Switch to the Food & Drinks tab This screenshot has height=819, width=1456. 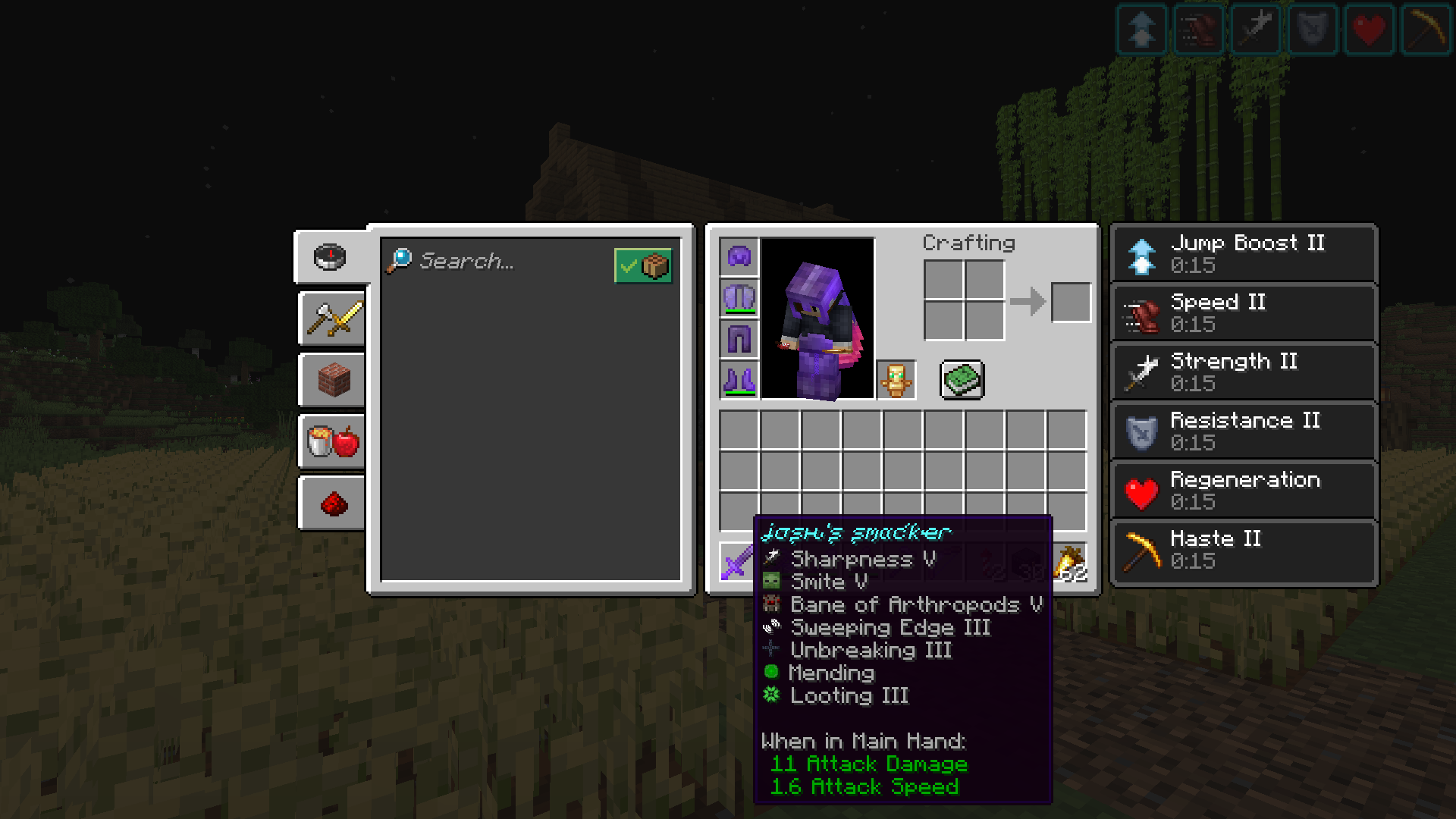coord(330,441)
